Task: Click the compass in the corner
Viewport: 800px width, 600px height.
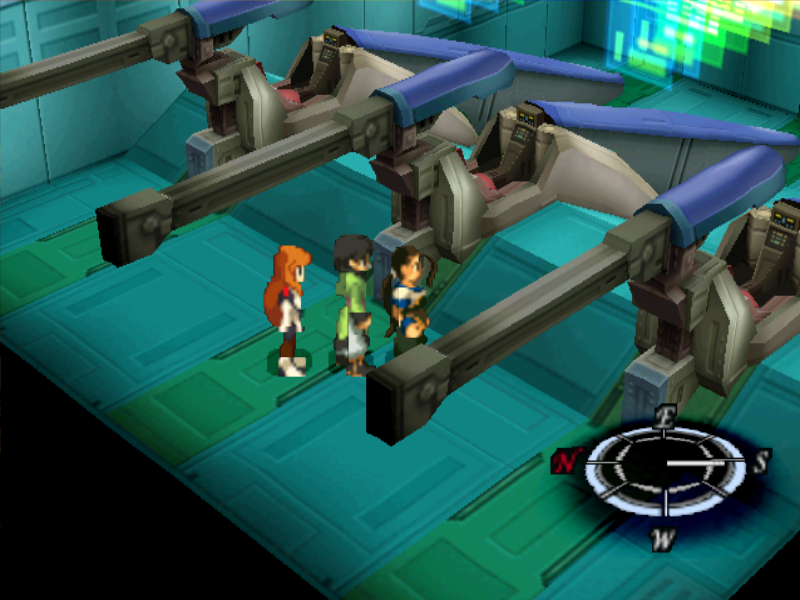Action: (663, 463)
